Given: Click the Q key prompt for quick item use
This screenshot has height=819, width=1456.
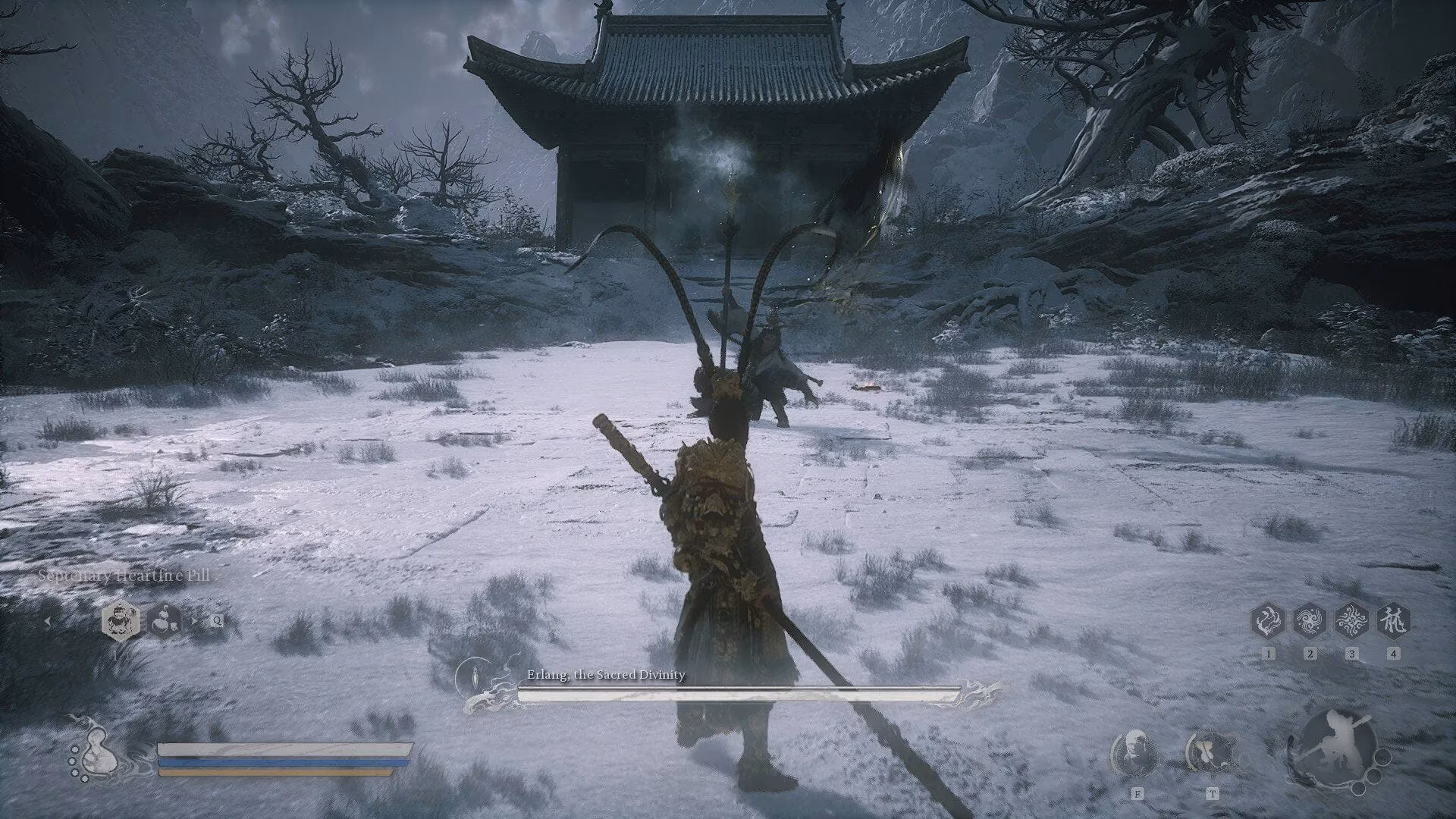Looking at the screenshot, I should pyautogui.click(x=217, y=621).
